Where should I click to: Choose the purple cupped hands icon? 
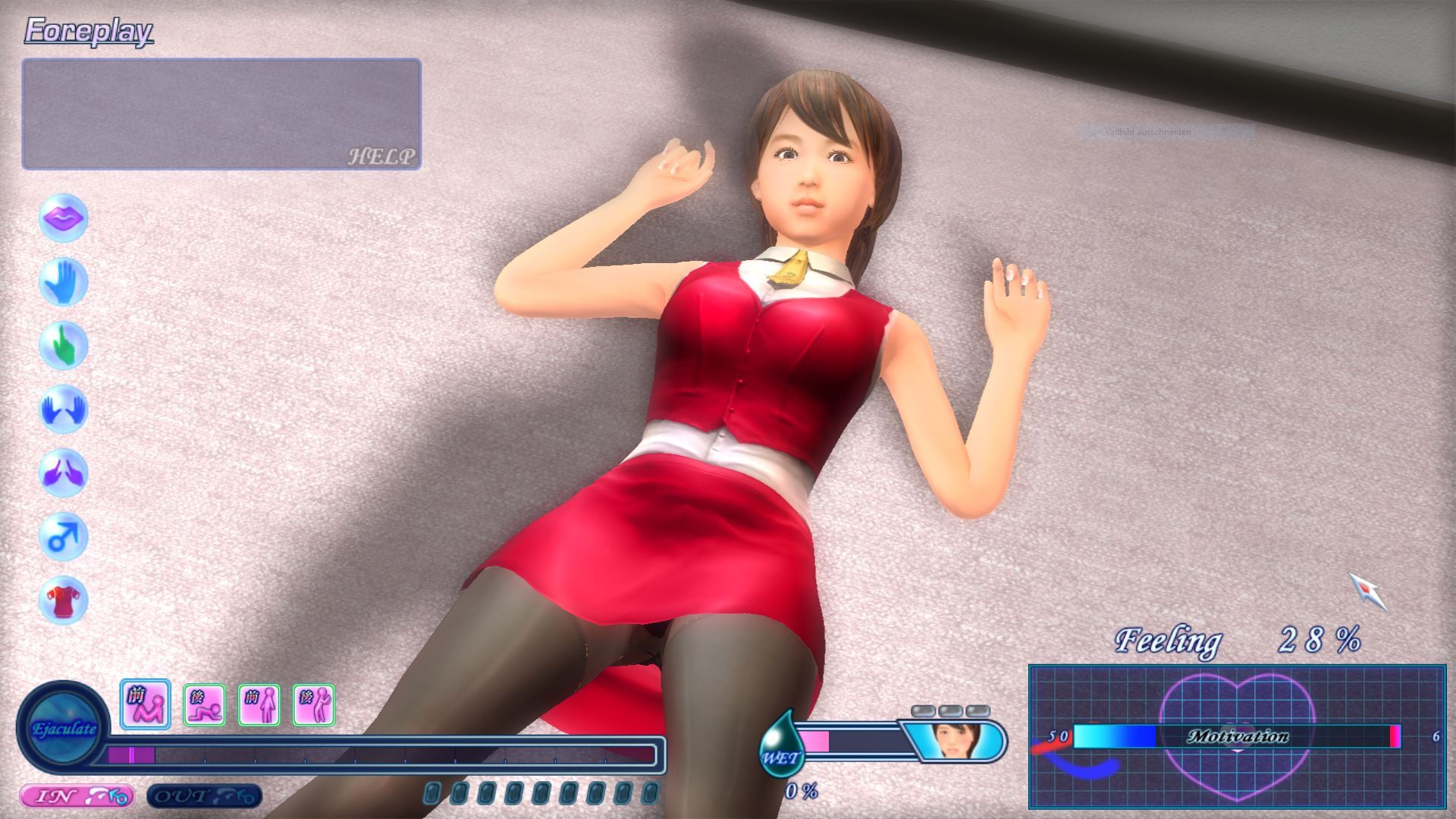[x=64, y=473]
